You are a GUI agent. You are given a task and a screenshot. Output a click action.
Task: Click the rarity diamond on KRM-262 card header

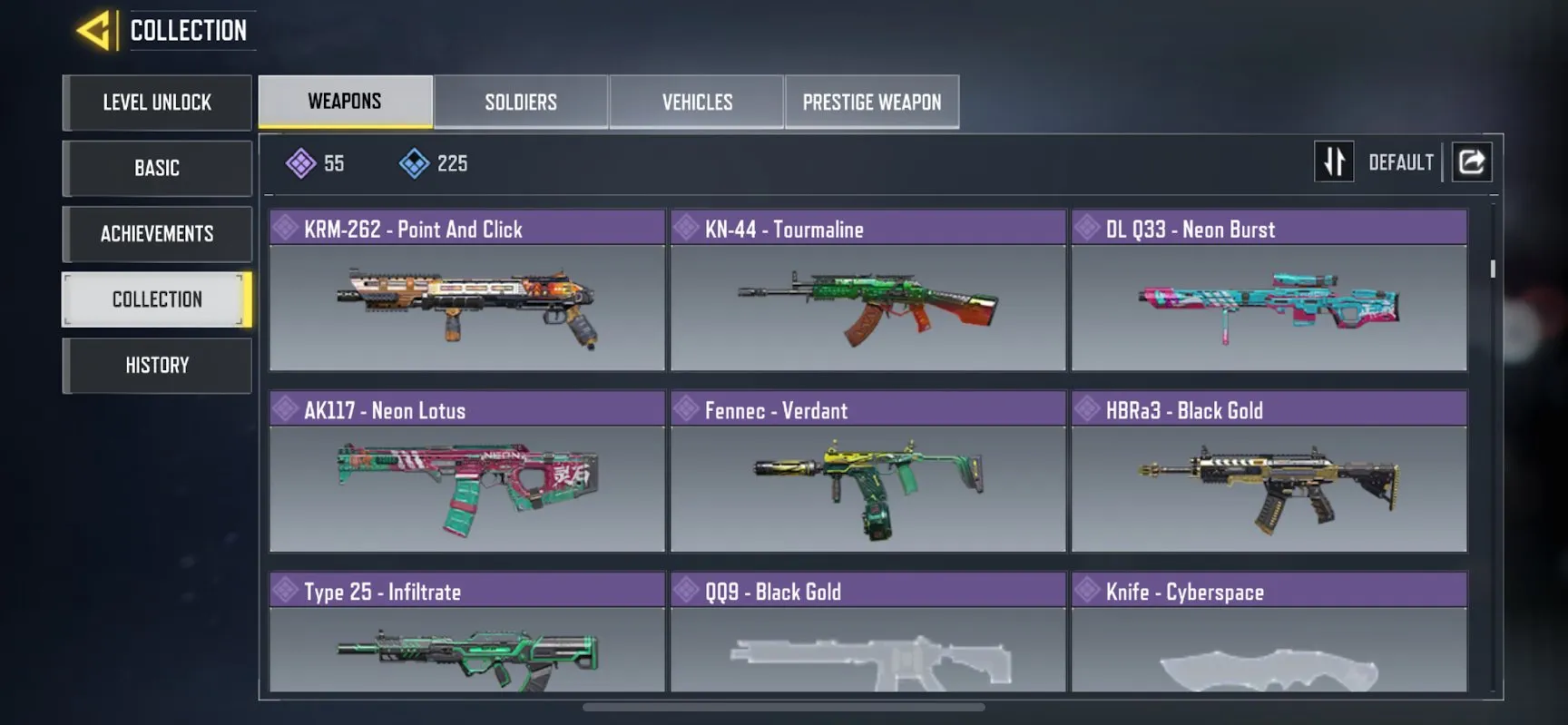coord(286,229)
